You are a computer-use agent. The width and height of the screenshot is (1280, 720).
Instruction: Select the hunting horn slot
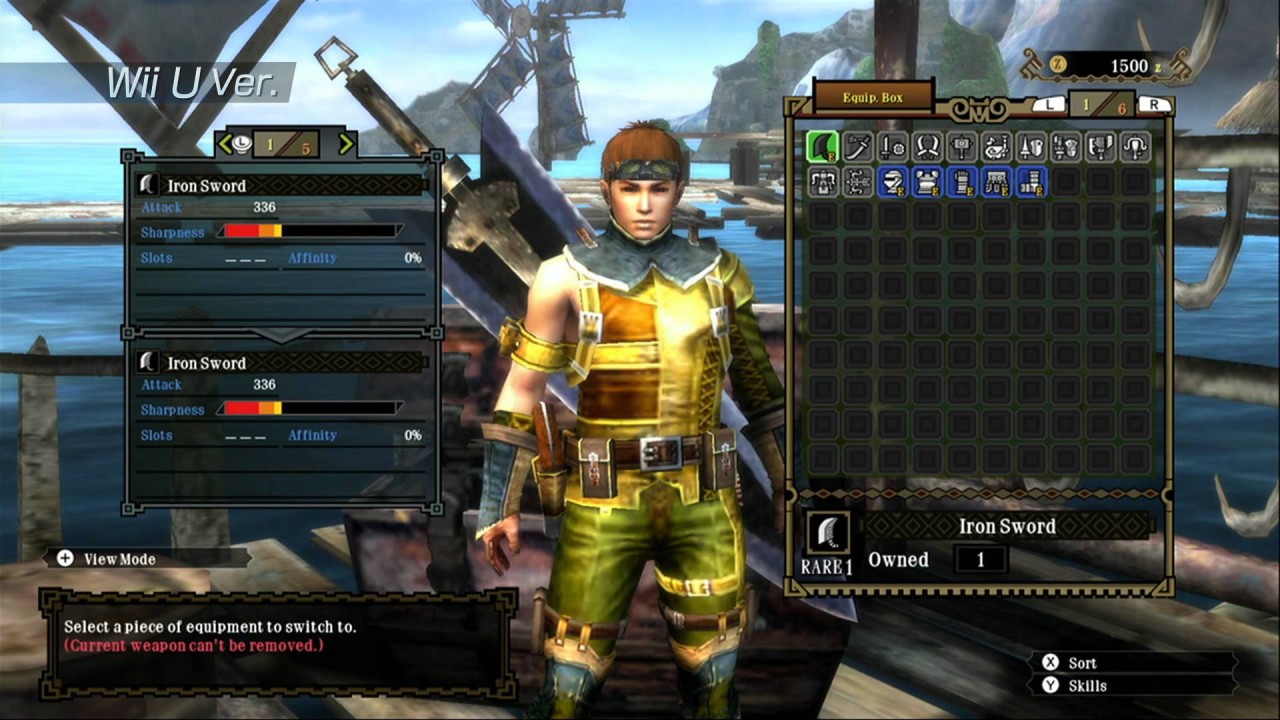pos(997,147)
